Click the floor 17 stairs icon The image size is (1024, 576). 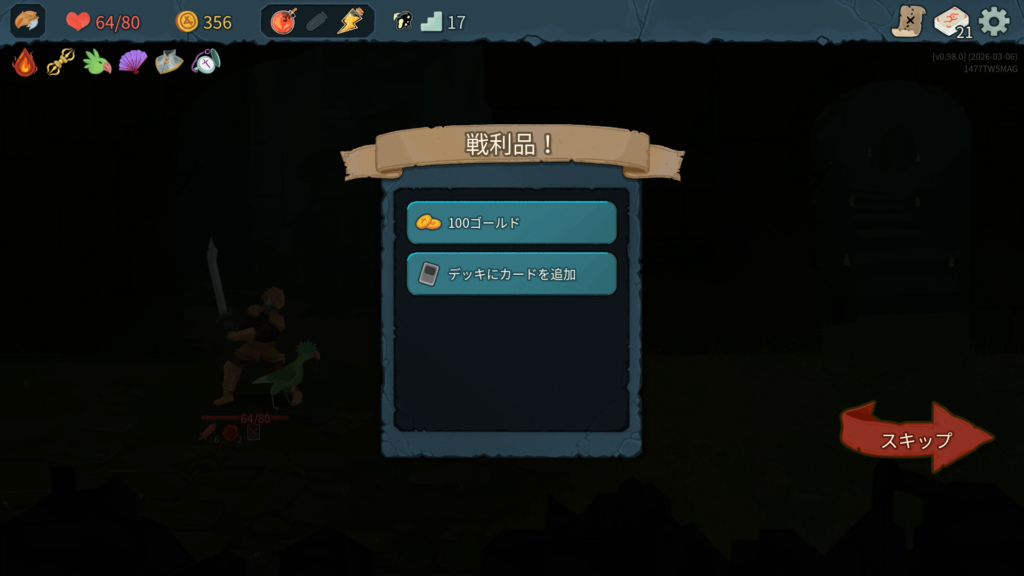432,21
